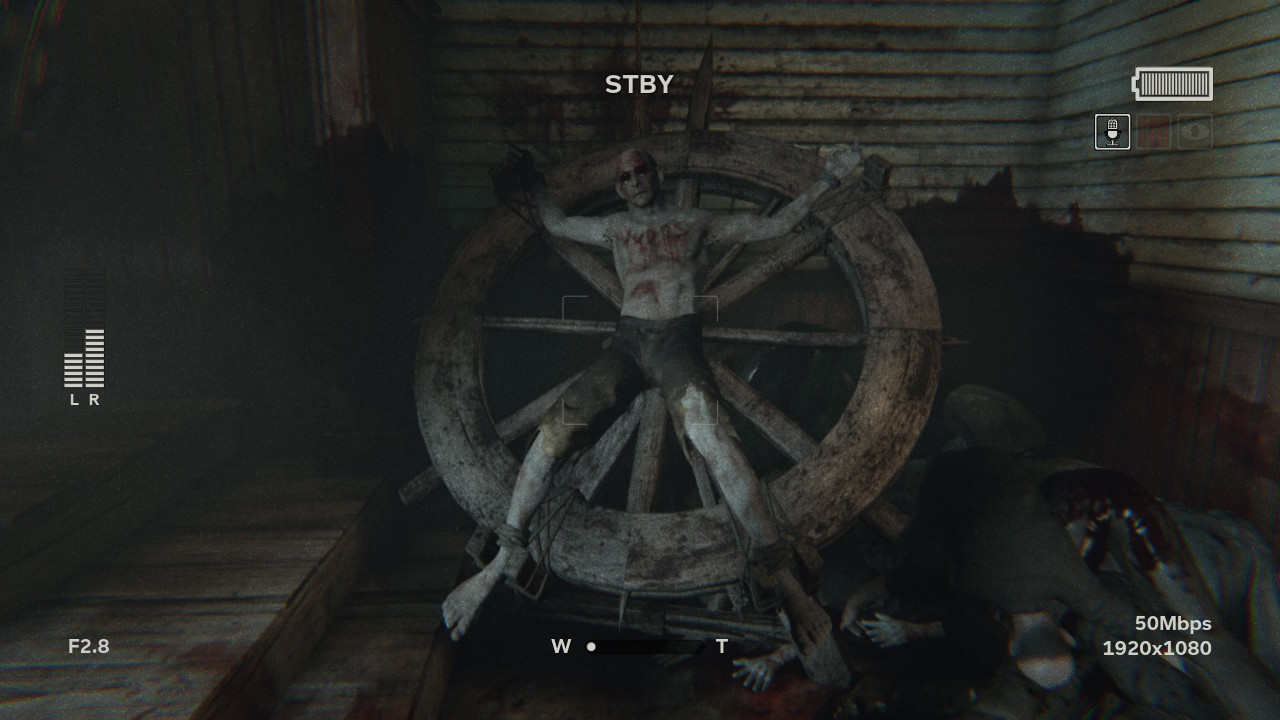Click the red film strip icon

pos(1156,131)
